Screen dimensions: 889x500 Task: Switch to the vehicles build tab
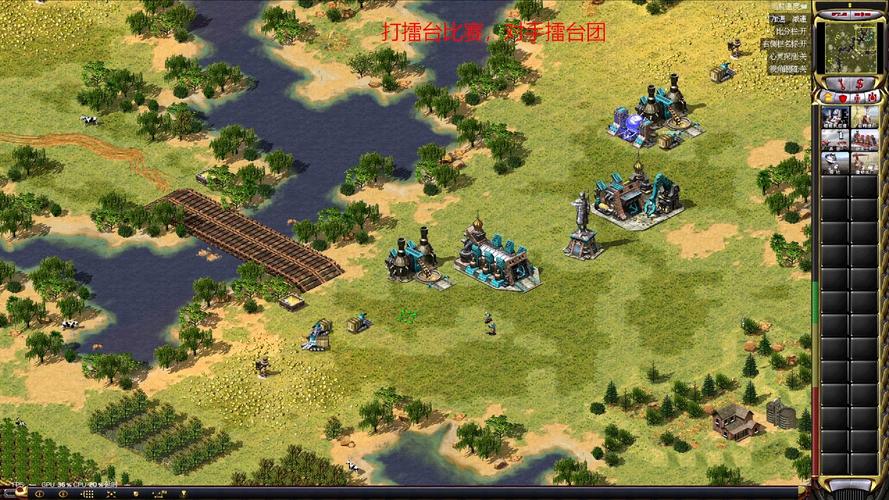(x=871, y=97)
